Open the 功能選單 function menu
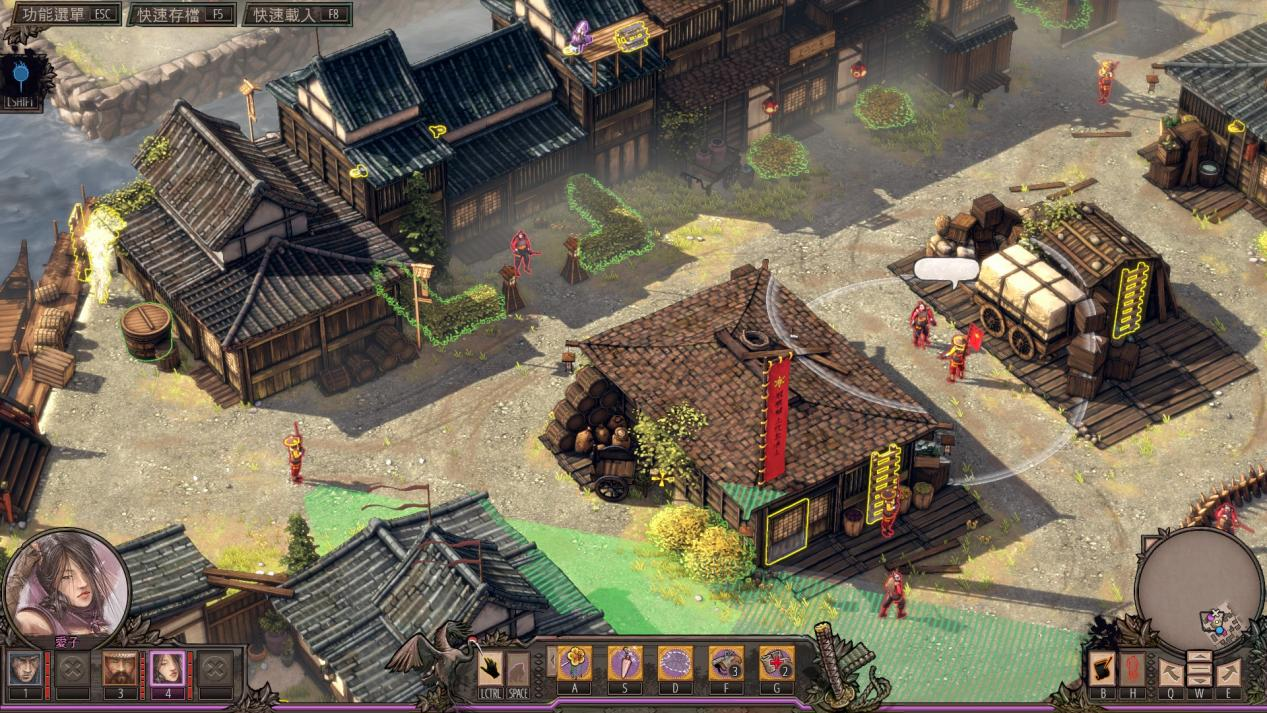1267x713 pixels. pos(62,14)
